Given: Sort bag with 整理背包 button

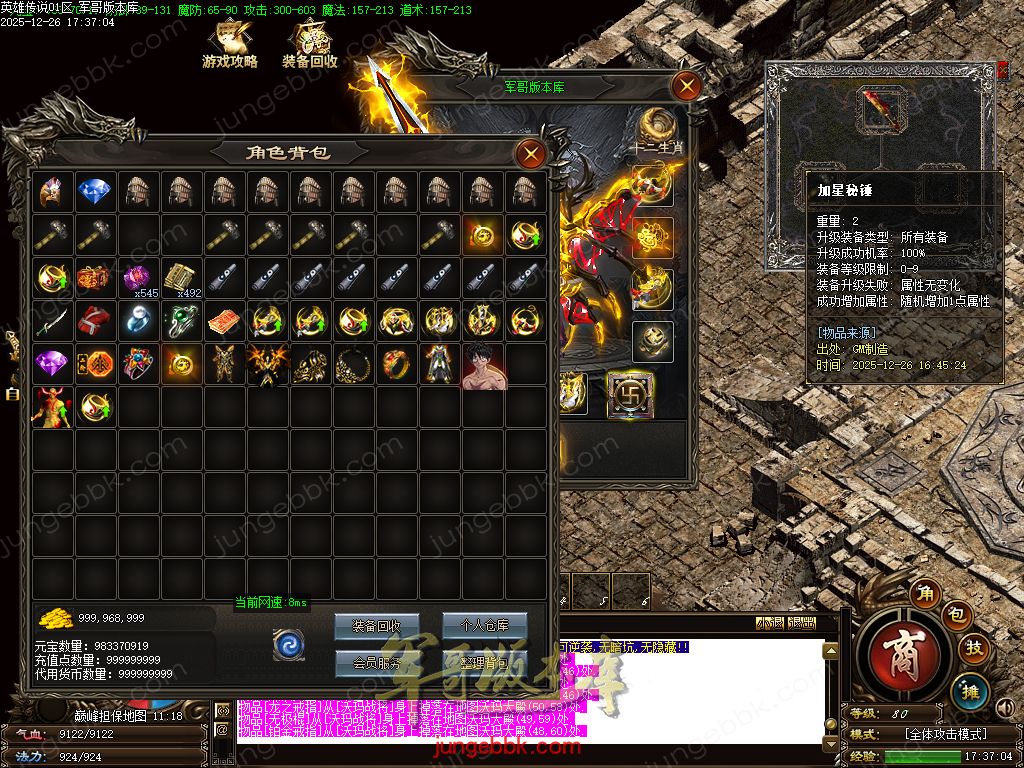Looking at the screenshot, I should click(x=484, y=662).
